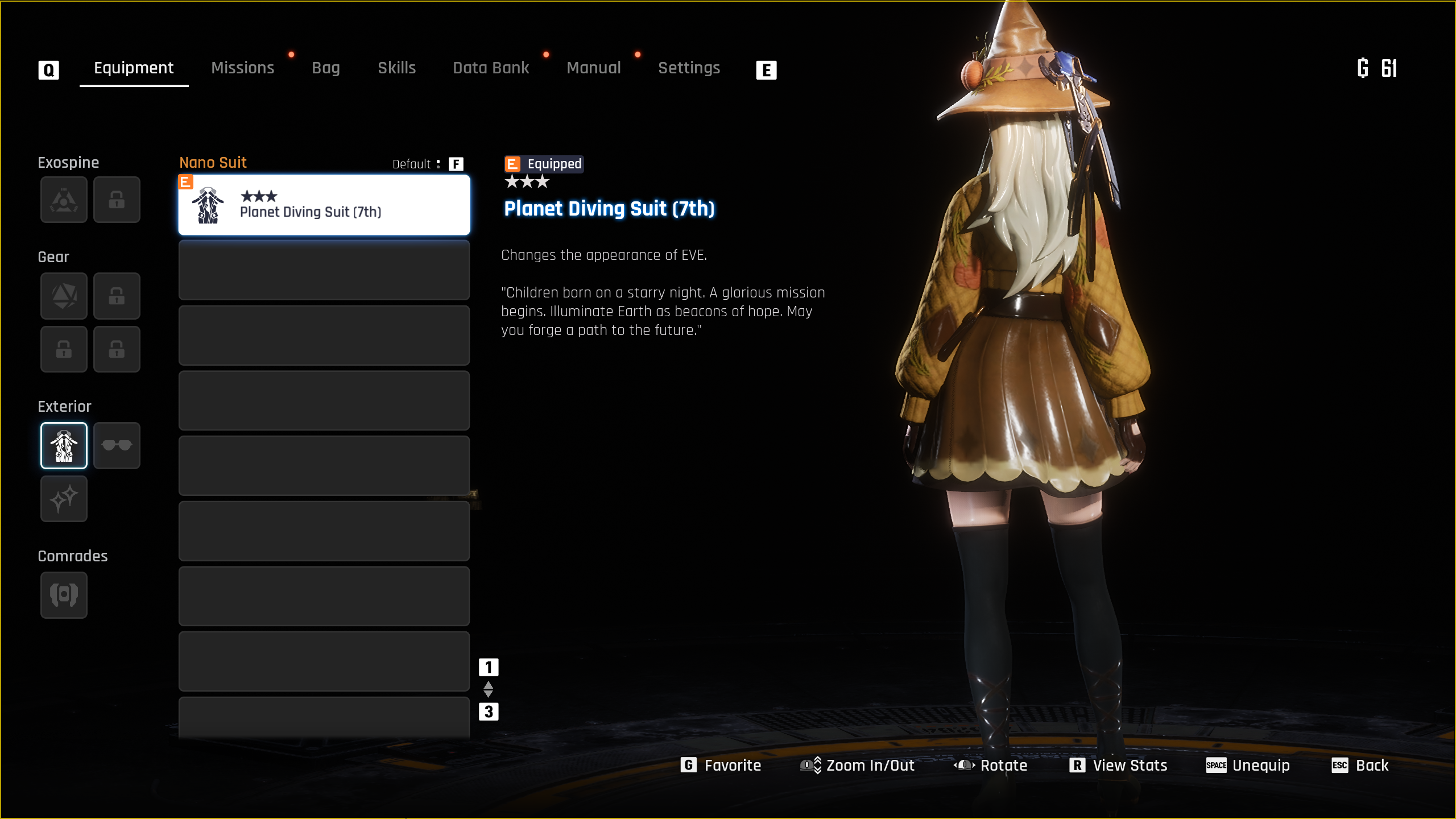This screenshot has width=1456, height=819.
Task: Unequip the current Nano Suit
Action: click(1248, 766)
